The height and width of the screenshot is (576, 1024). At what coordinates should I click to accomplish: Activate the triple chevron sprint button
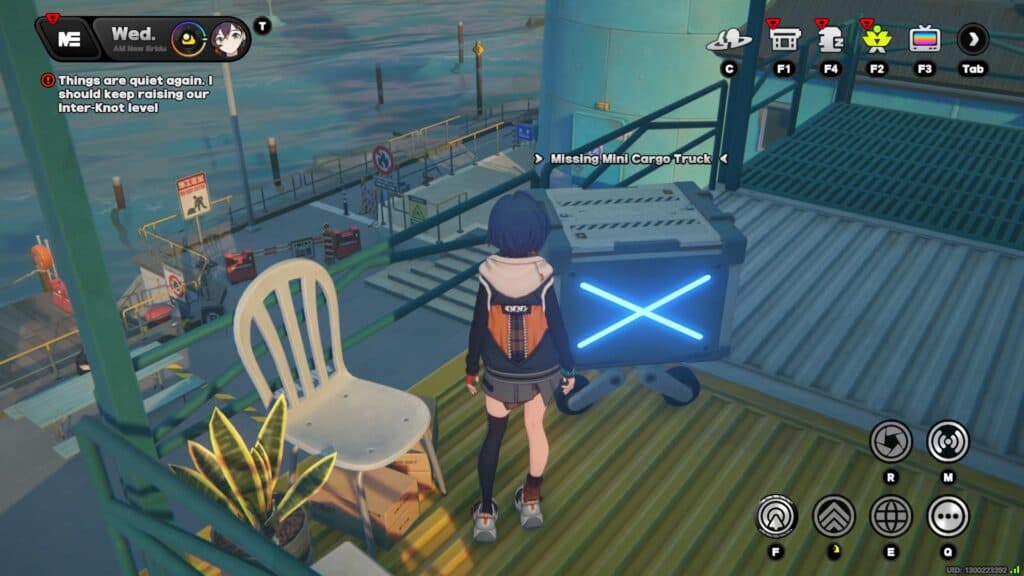click(833, 516)
